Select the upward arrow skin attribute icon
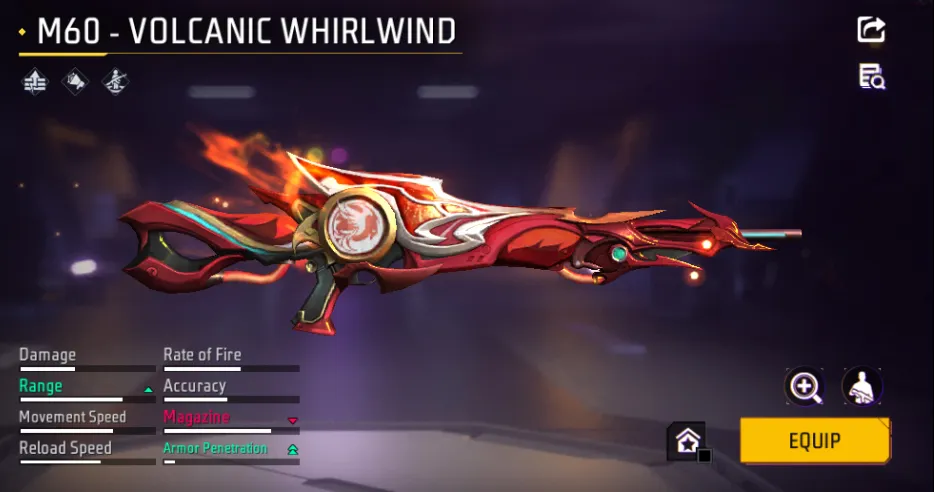The image size is (934, 492). click(x=35, y=82)
